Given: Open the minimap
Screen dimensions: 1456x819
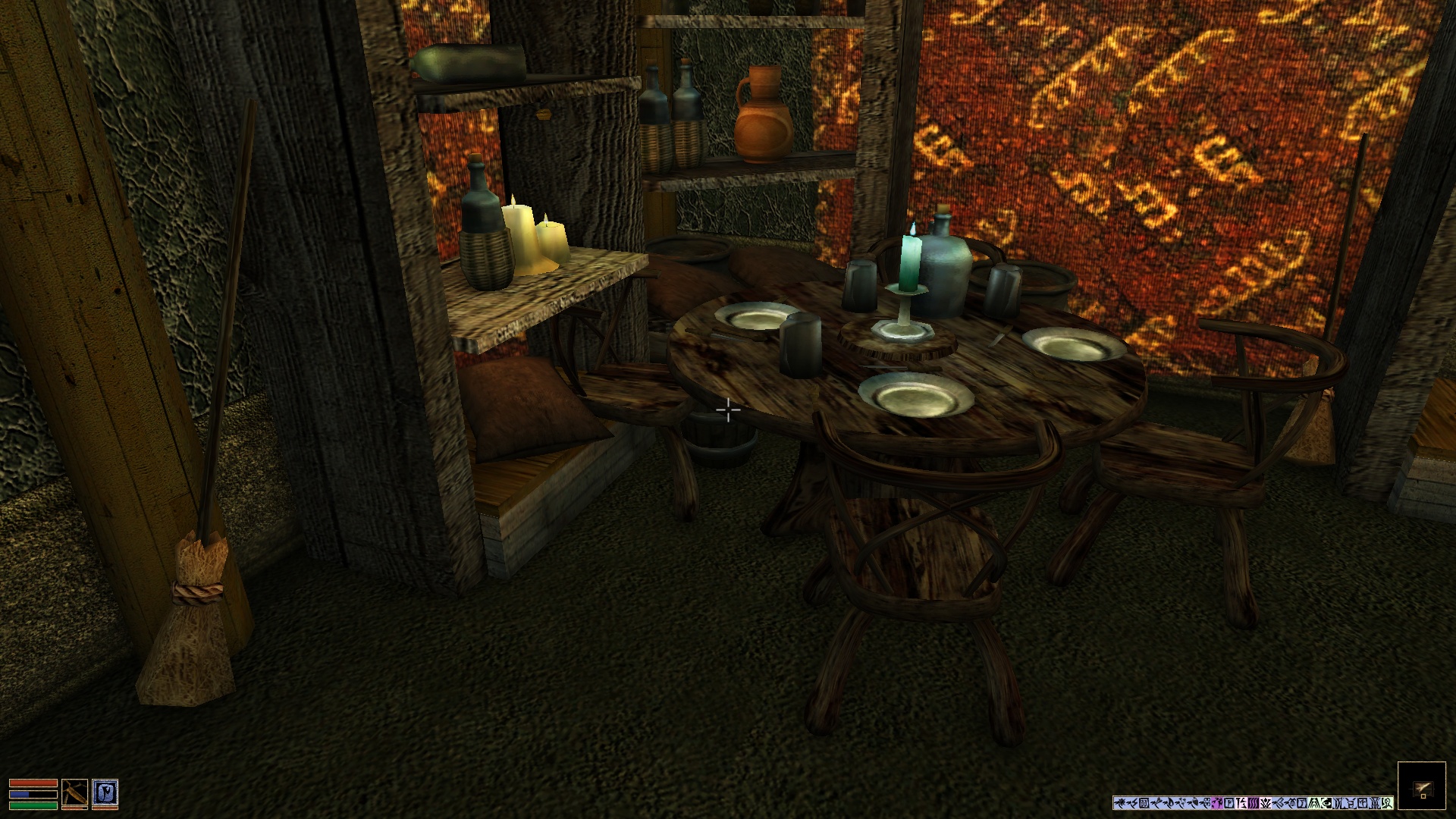Looking at the screenshot, I should [1421, 786].
